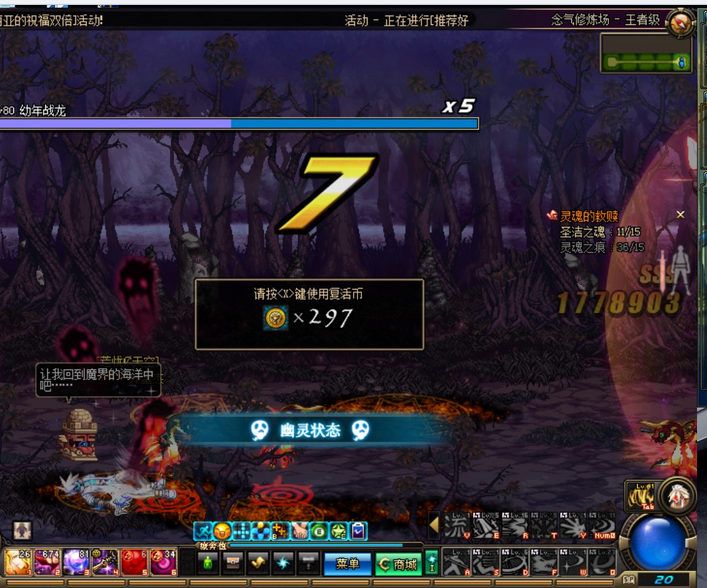Image resolution: width=707 pixels, height=588 pixels.
Task: Use the red orb item with count 34
Action: click(x=164, y=562)
